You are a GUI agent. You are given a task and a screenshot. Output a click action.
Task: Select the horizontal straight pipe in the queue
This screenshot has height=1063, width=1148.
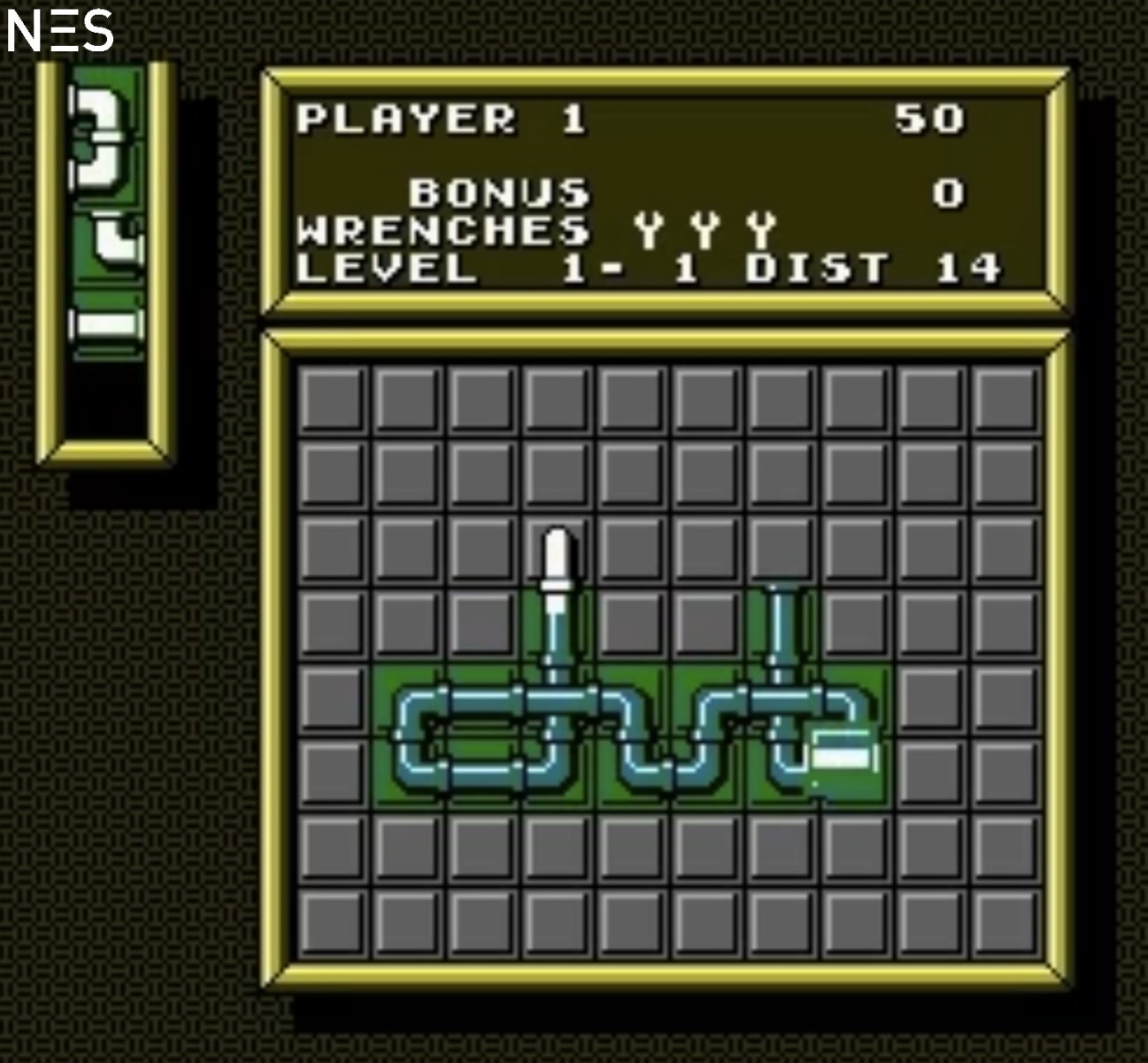coord(107,324)
